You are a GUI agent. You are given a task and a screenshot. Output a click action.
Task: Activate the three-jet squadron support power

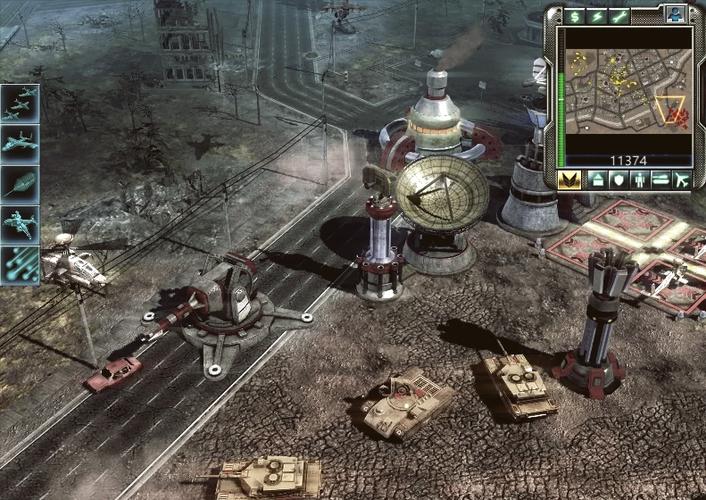point(20,103)
